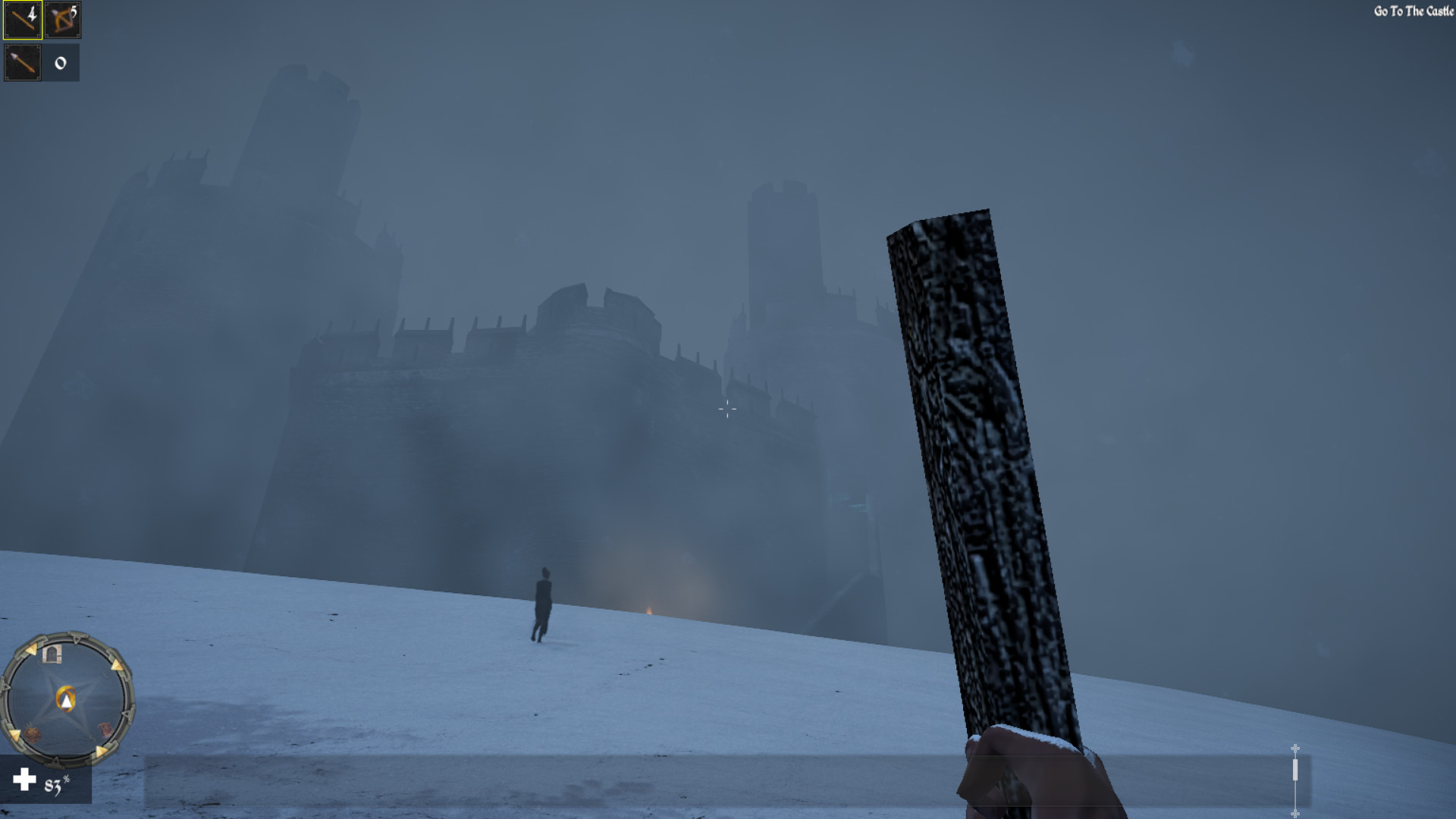Click the lower cross handle of the scrollbar
Viewport: 1456px width, 819px height.
[x=1295, y=814]
